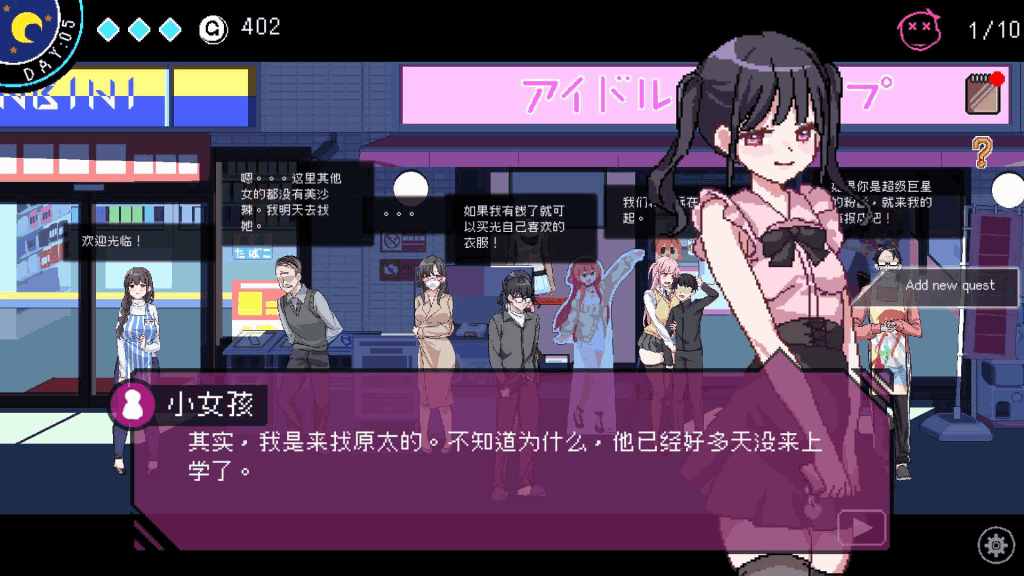The image size is (1024, 576).
Task: Select the Add new quest tooltip
Action: (x=949, y=286)
